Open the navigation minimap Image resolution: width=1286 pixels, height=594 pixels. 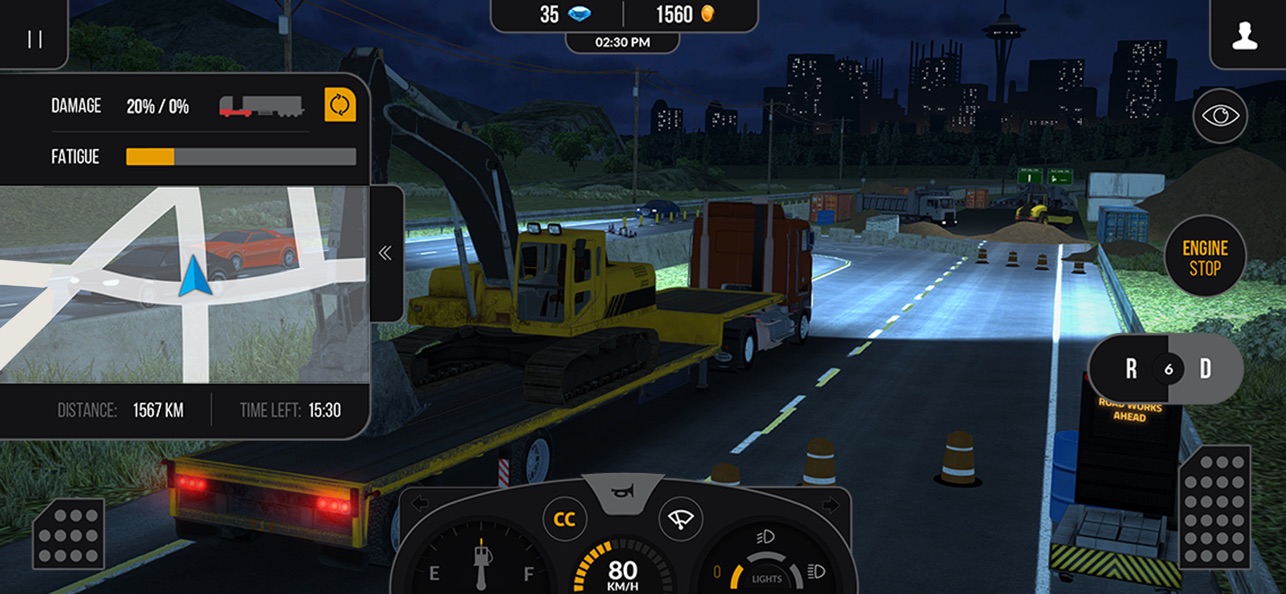point(185,284)
